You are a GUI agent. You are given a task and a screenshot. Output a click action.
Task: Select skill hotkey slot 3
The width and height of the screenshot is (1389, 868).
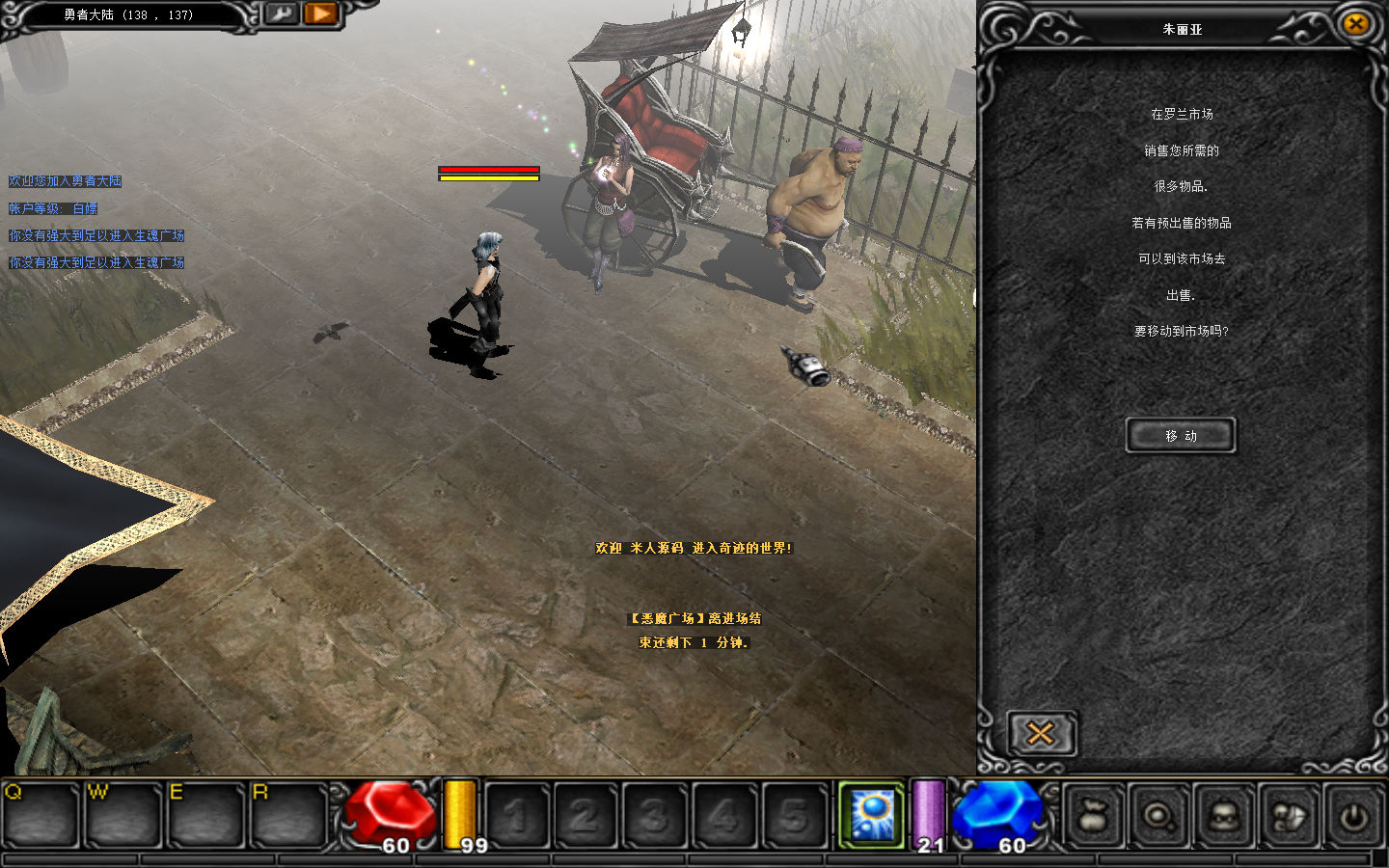pyautogui.click(x=656, y=817)
